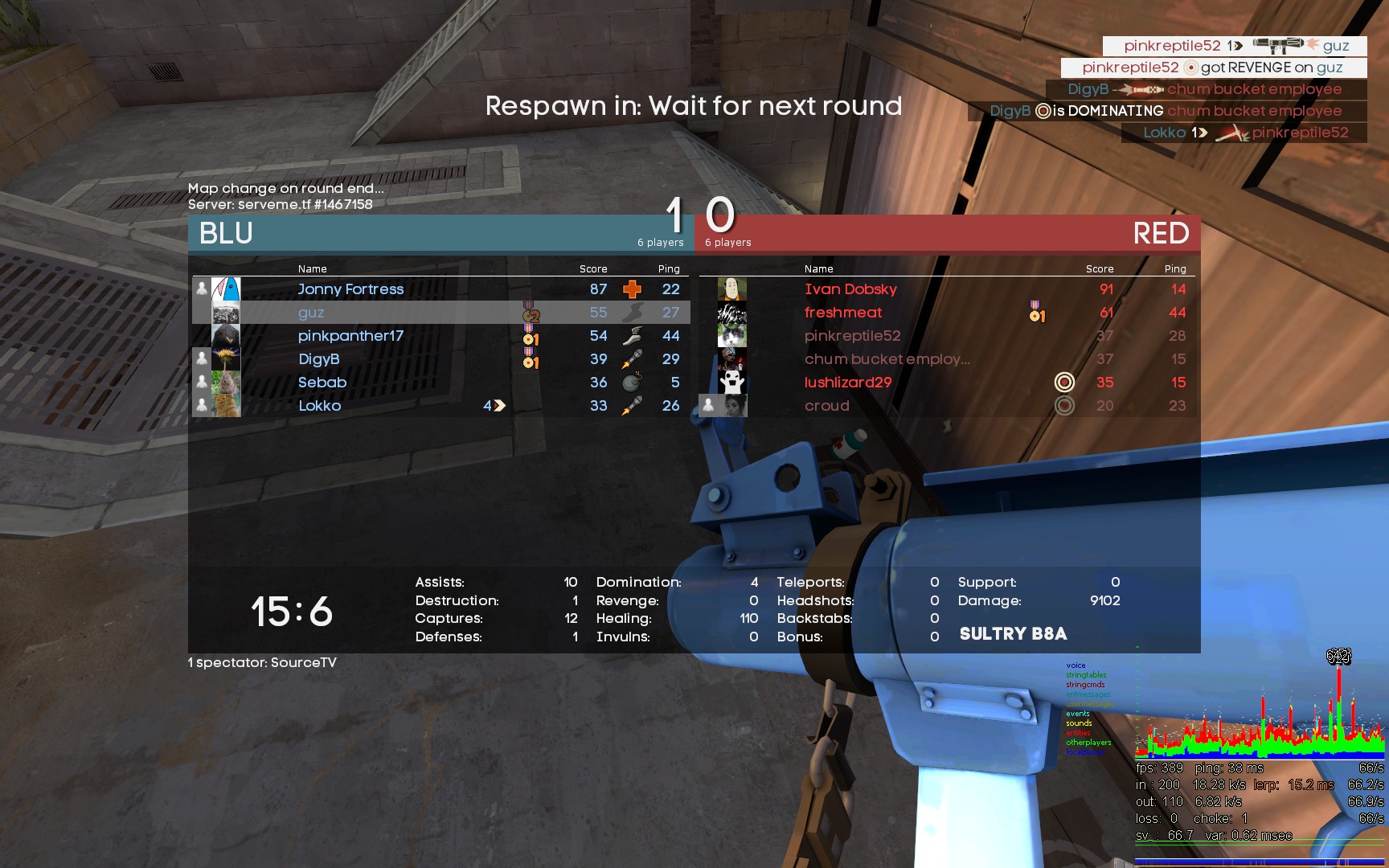Choose pinkreptile52 in the RED player list
Screen dimensions: 1389x868
pos(852,336)
